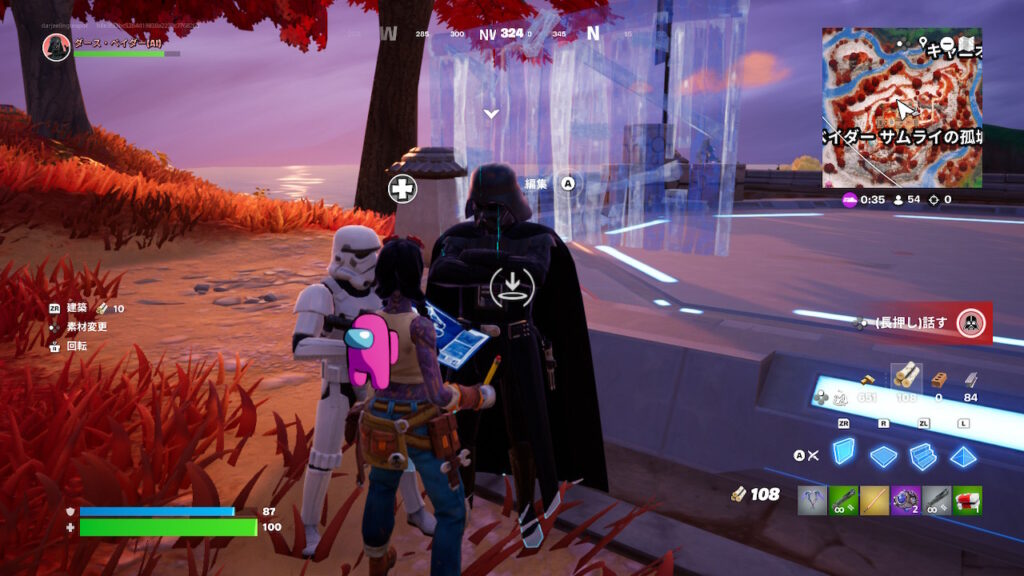
Task: Select the grey-background weapon slot
Action: 936,500
